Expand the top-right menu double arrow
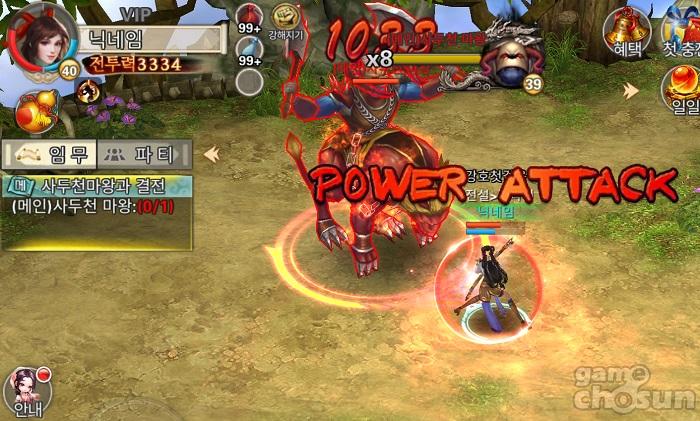 631,91
